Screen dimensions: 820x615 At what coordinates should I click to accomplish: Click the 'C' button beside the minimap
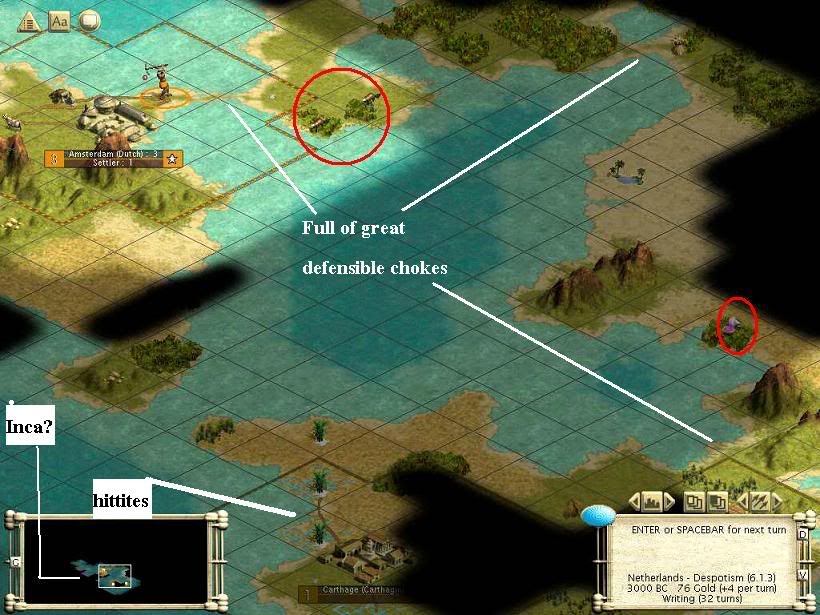(x=15, y=563)
